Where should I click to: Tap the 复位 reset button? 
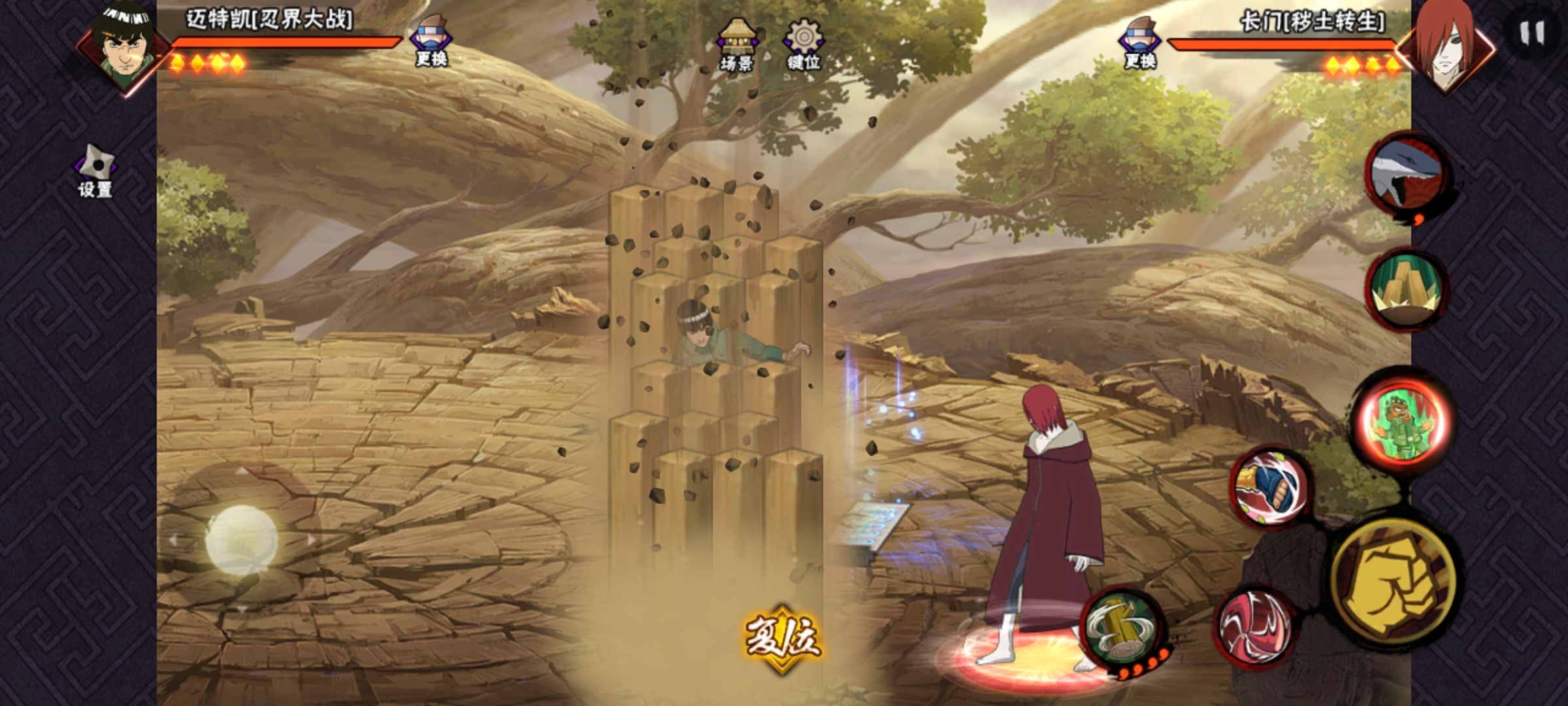pyautogui.click(x=782, y=638)
